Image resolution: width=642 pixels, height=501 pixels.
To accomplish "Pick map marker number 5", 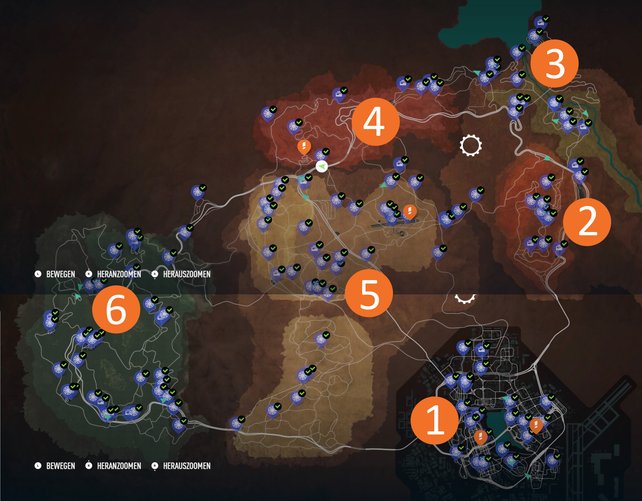I will (x=369, y=294).
